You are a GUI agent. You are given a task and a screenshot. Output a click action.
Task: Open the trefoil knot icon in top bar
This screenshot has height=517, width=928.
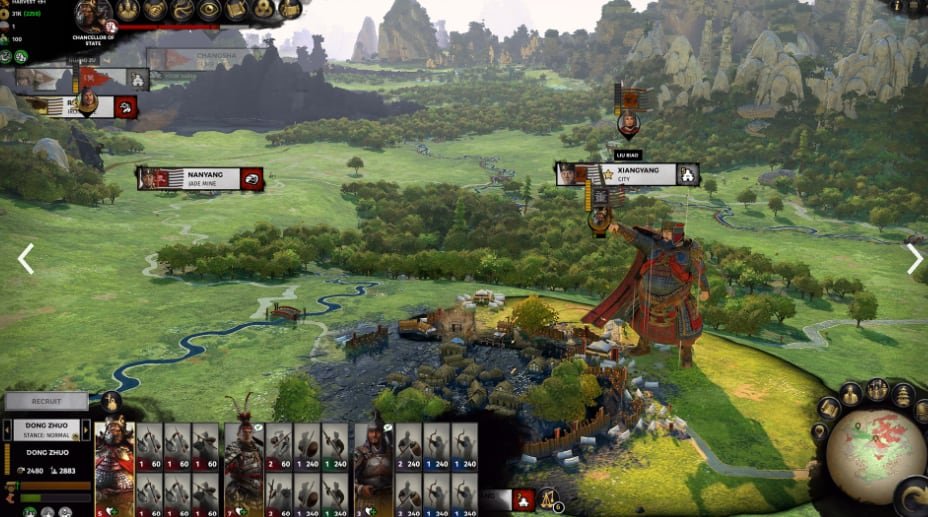point(262,10)
